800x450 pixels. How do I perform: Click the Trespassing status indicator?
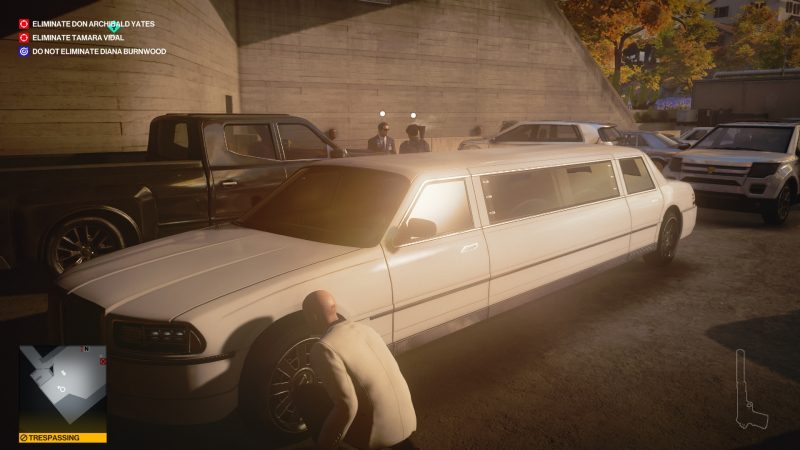[63, 438]
